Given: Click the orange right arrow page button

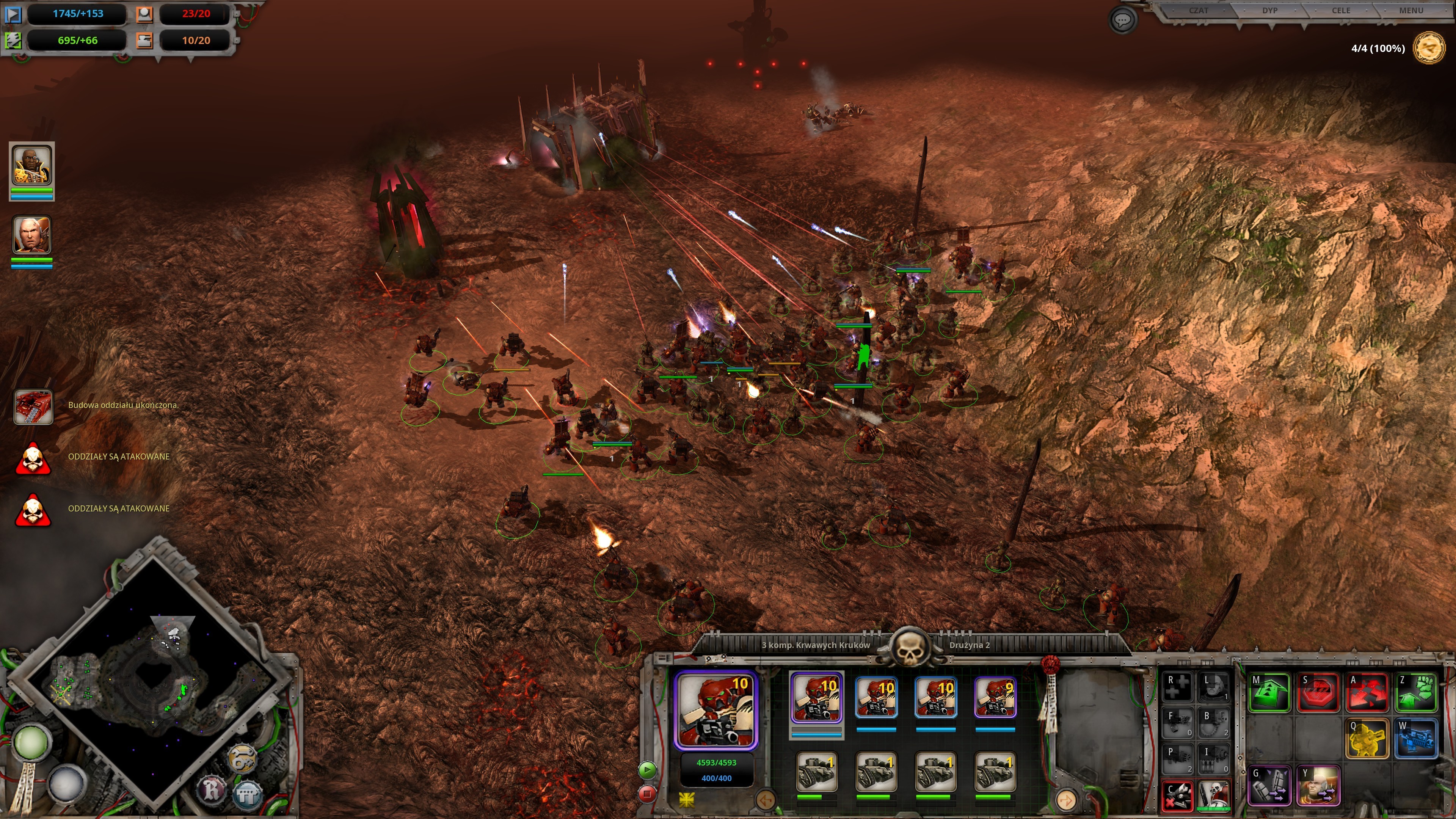Looking at the screenshot, I should click(1066, 800).
